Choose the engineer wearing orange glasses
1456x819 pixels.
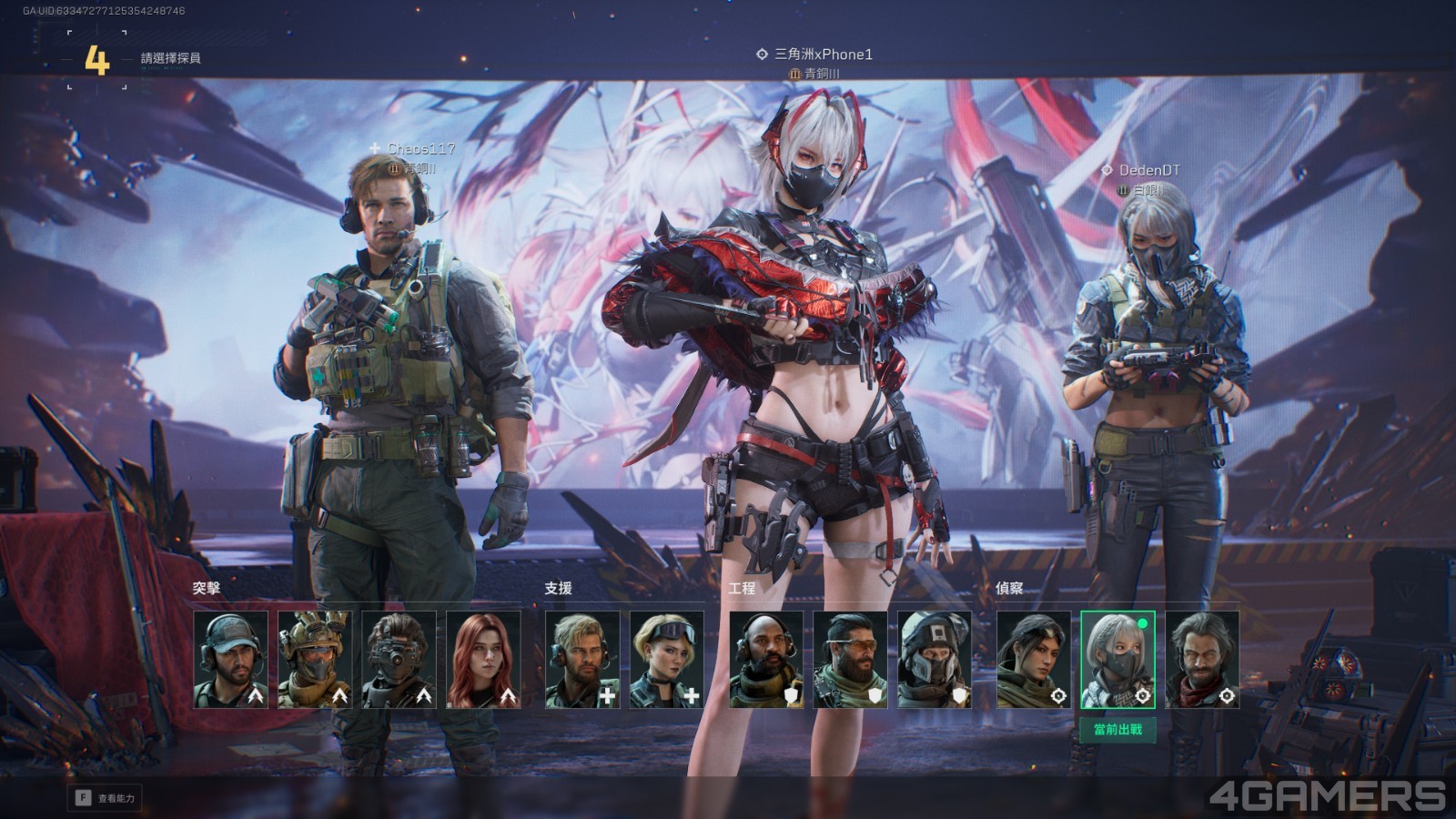[850, 660]
